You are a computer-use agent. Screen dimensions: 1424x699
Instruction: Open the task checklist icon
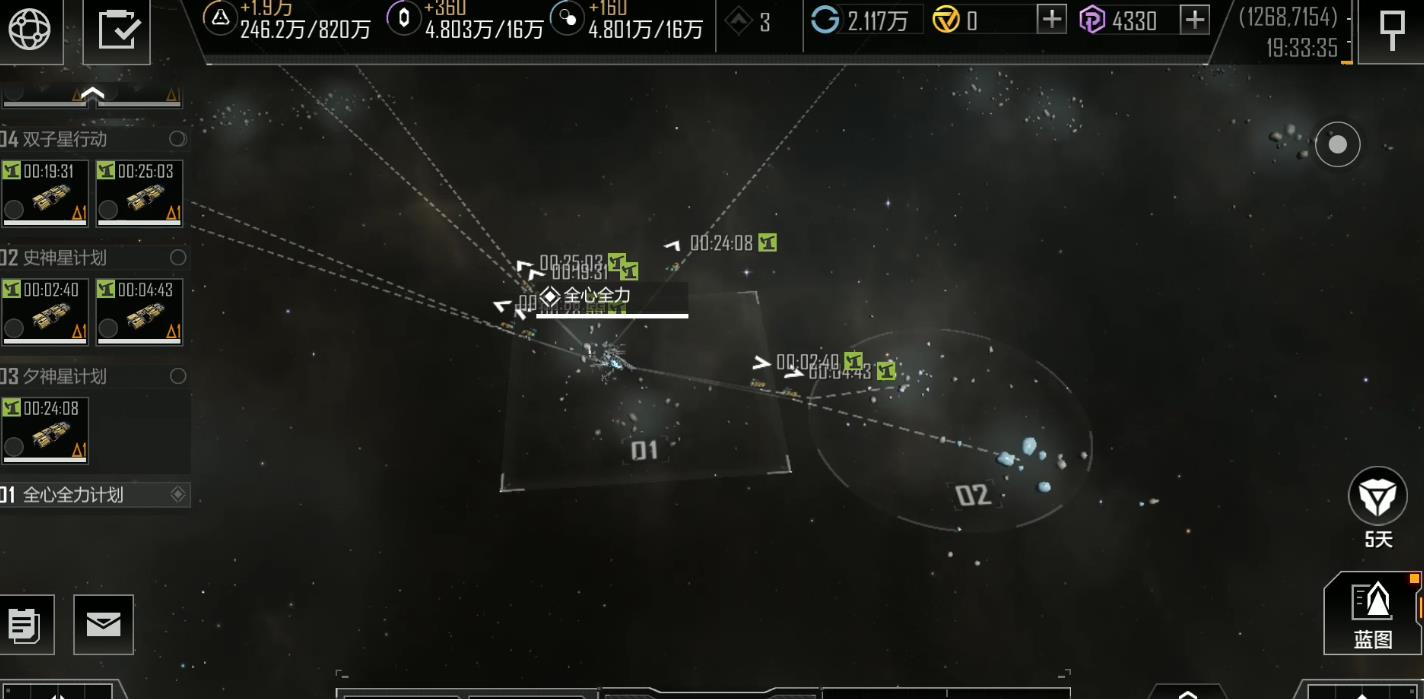tap(124, 30)
